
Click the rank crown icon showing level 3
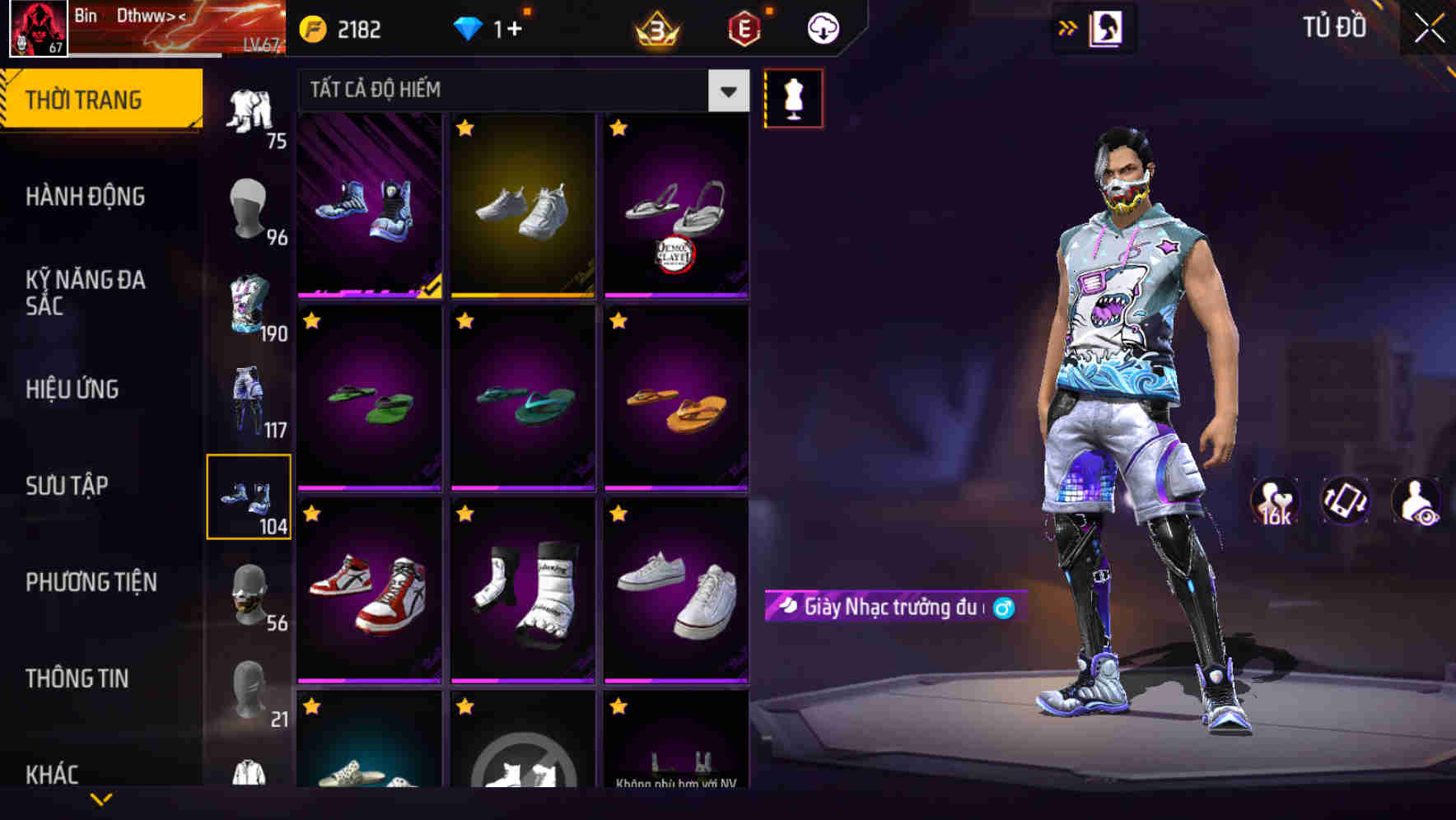pyautogui.click(x=655, y=27)
